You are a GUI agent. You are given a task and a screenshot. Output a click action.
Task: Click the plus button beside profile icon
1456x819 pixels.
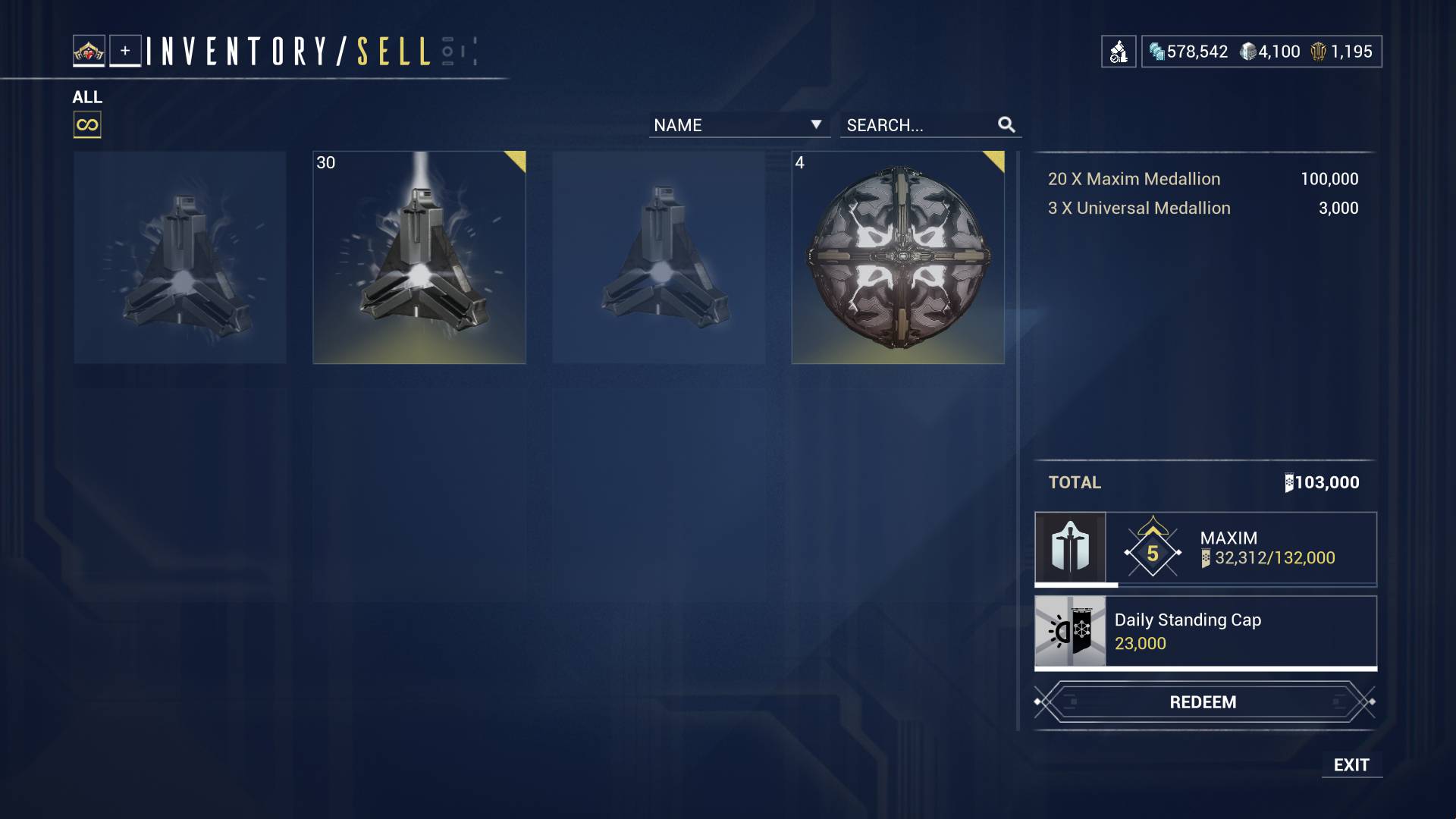coord(125,51)
